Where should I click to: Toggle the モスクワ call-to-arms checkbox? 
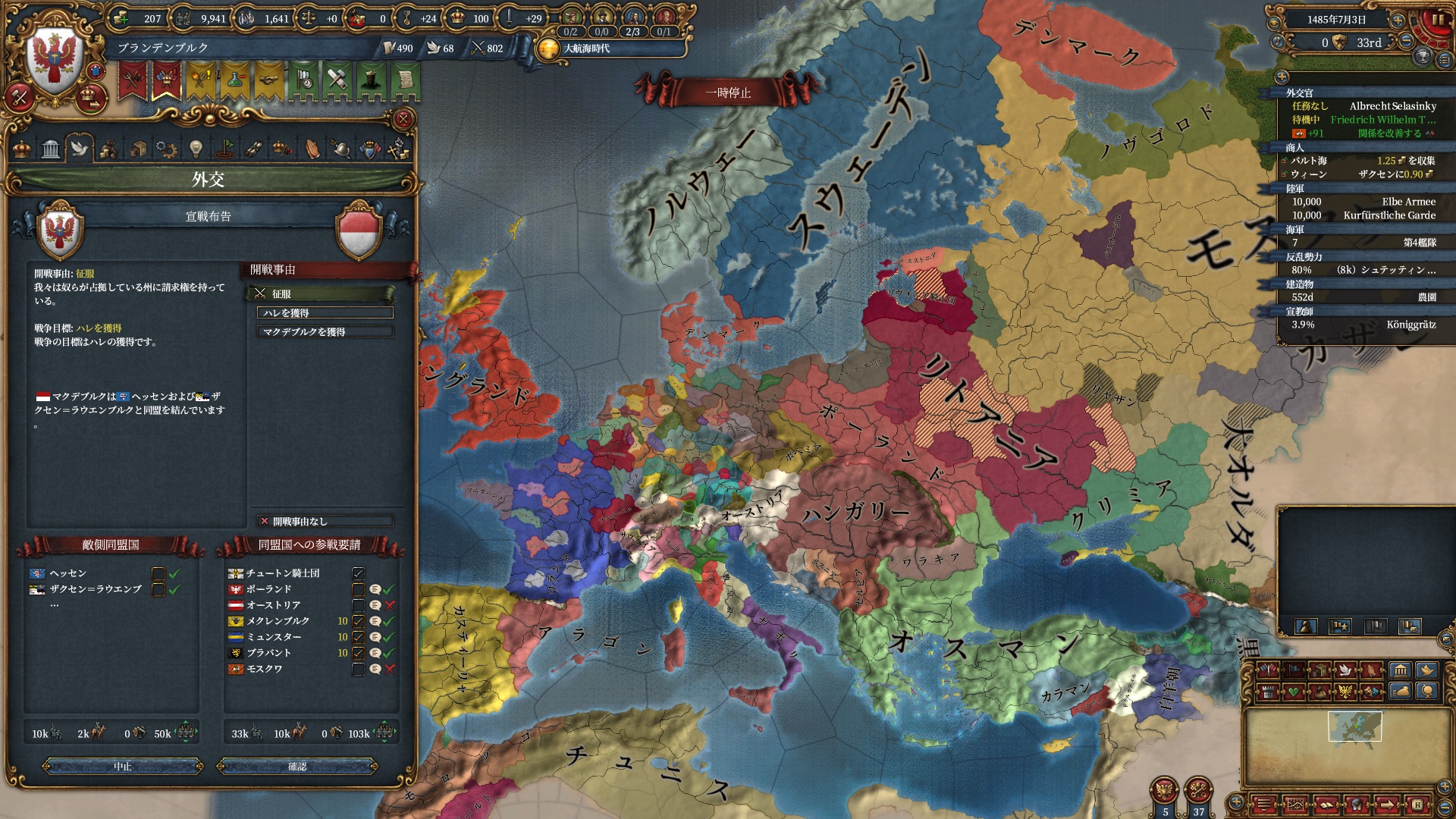pyautogui.click(x=358, y=669)
